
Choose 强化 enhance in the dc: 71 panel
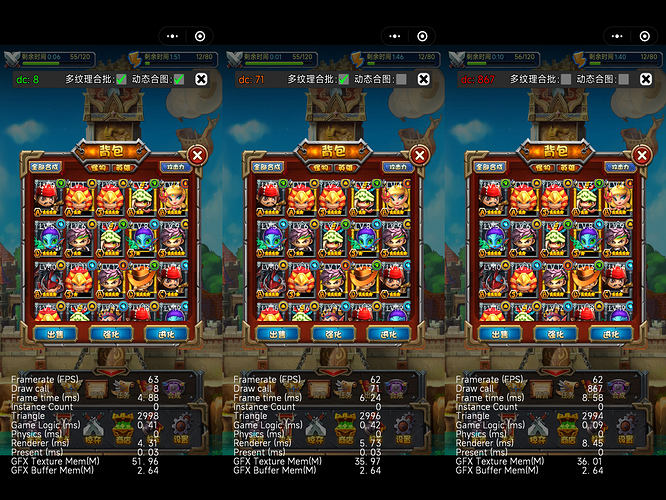[326, 334]
